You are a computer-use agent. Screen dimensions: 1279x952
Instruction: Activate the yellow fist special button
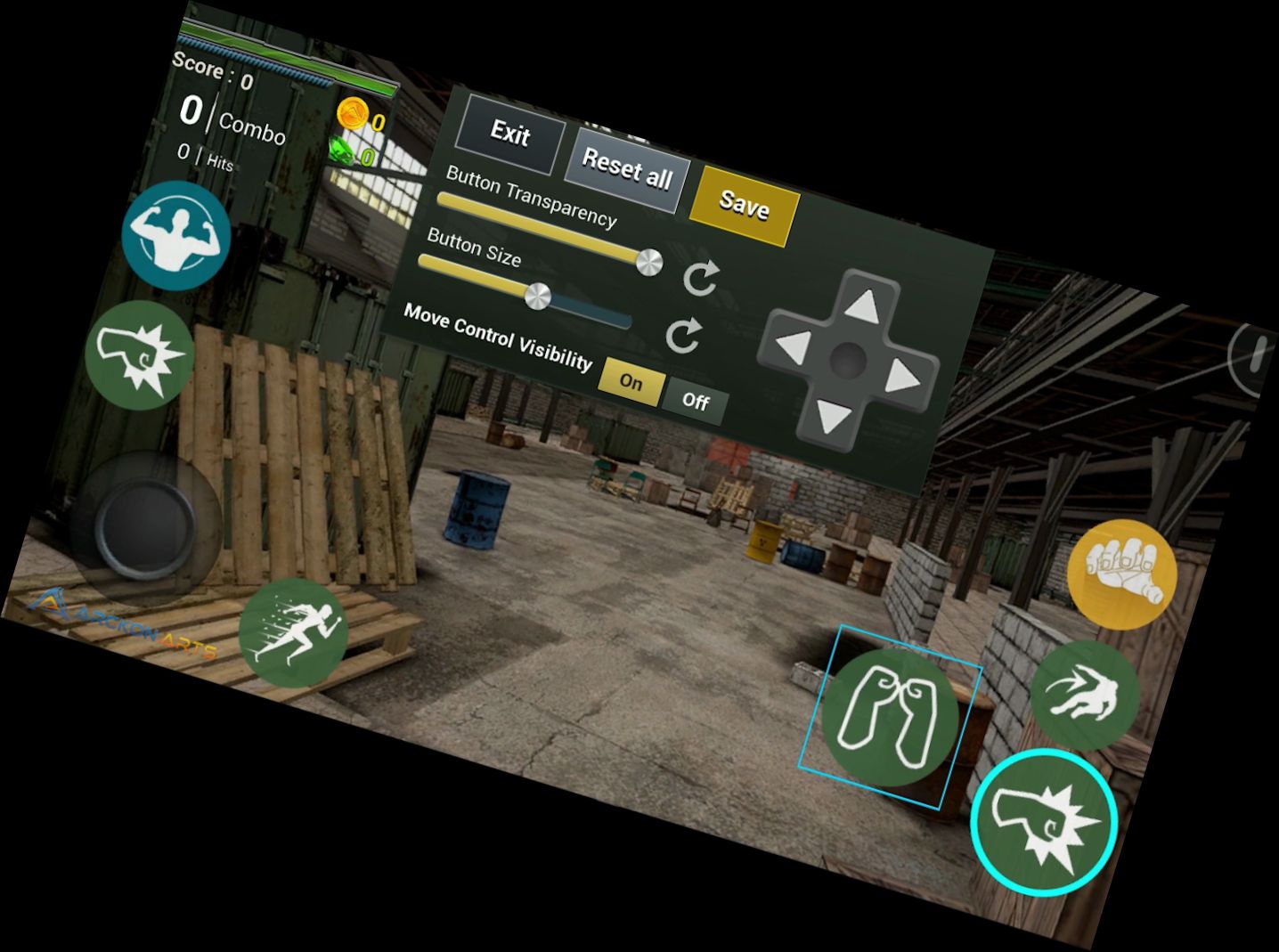click(x=1121, y=574)
